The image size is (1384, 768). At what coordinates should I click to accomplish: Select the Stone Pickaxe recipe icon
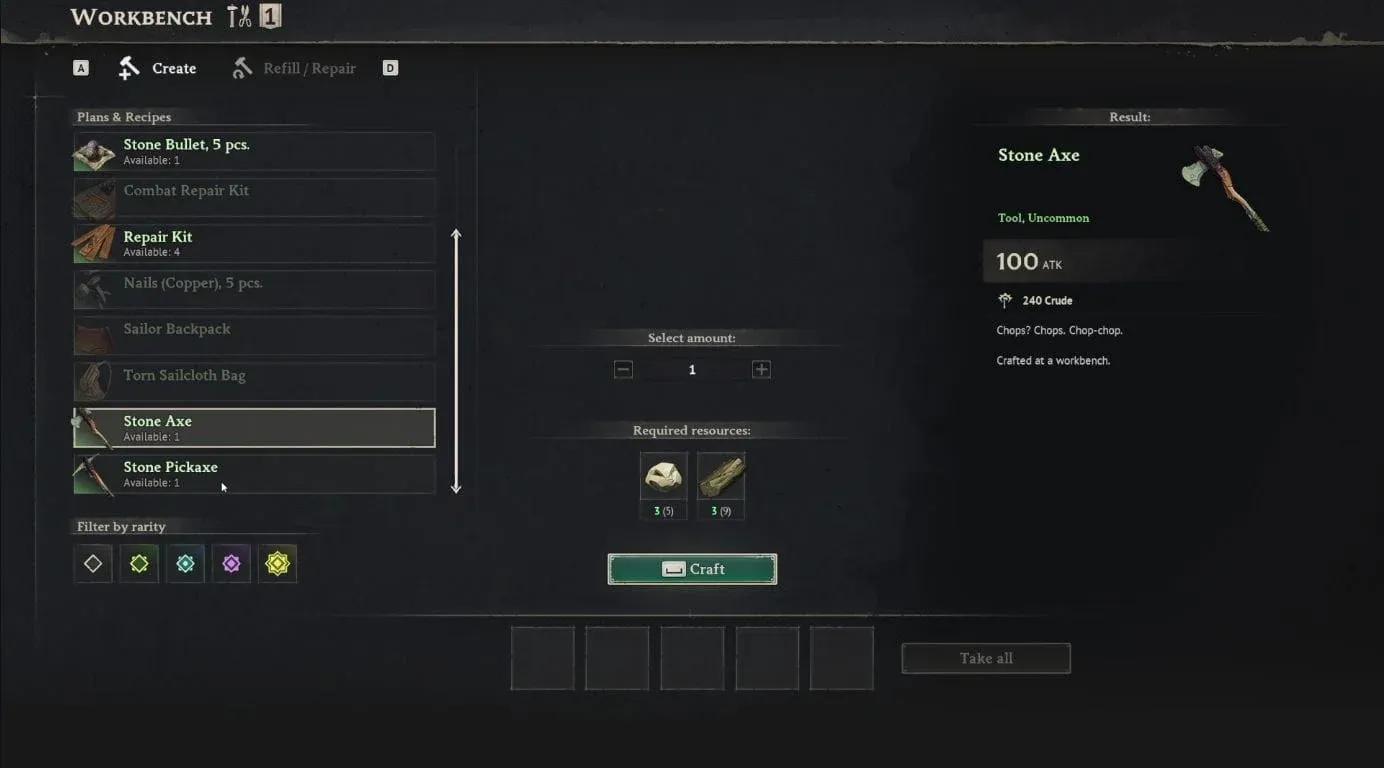point(93,473)
